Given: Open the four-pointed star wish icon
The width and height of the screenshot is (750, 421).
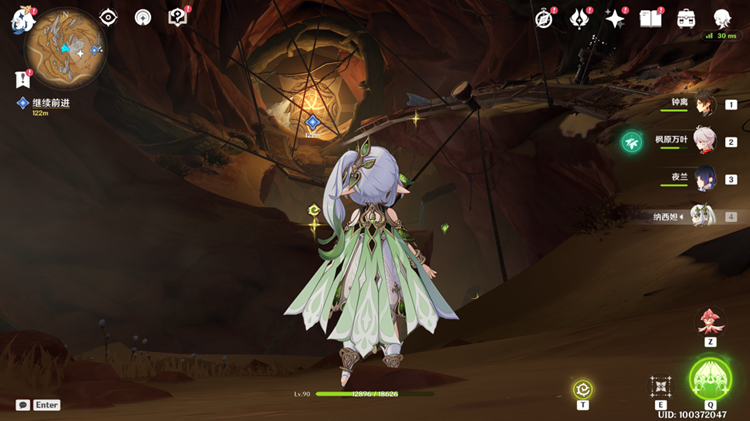Looking at the screenshot, I should click(x=615, y=18).
